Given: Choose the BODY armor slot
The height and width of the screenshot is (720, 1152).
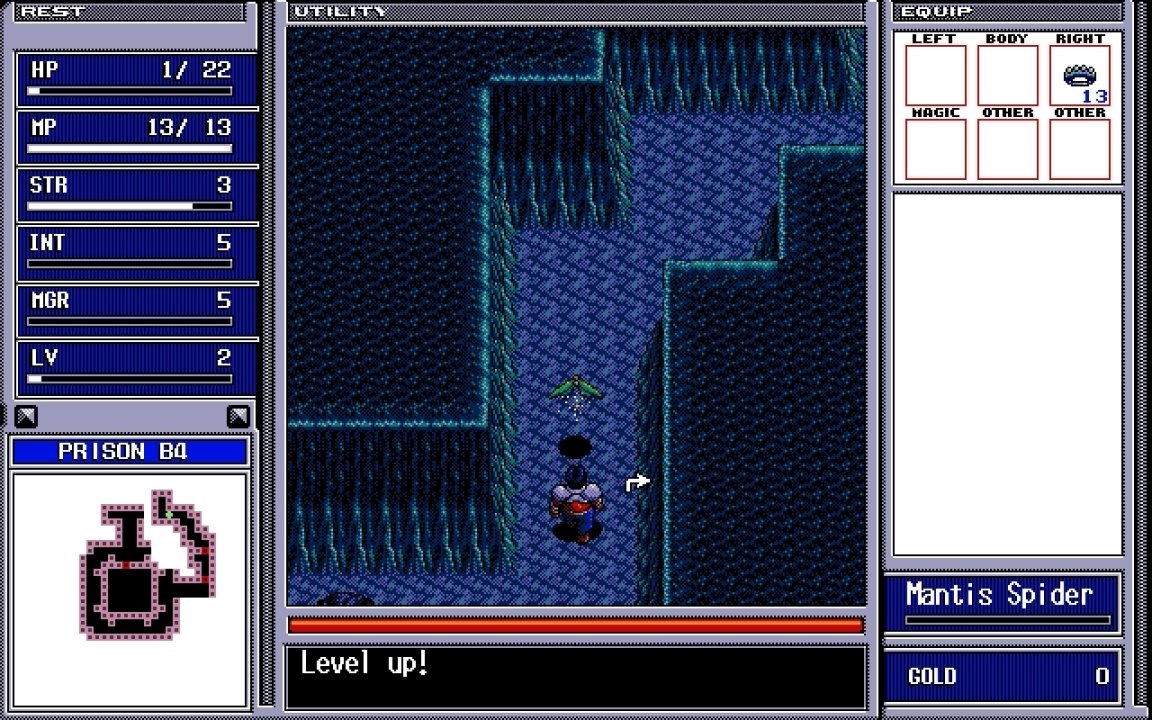Looking at the screenshot, I should tap(1007, 76).
